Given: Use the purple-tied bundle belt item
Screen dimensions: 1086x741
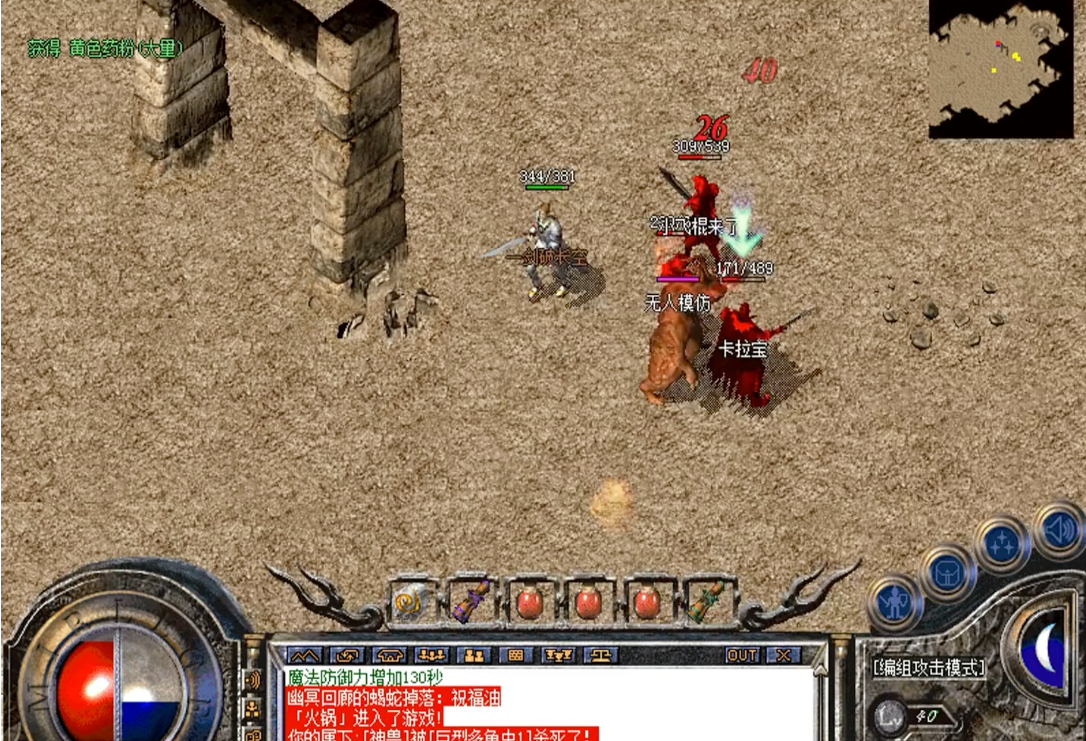Looking at the screenshot, I should click(x=471, y=602).
